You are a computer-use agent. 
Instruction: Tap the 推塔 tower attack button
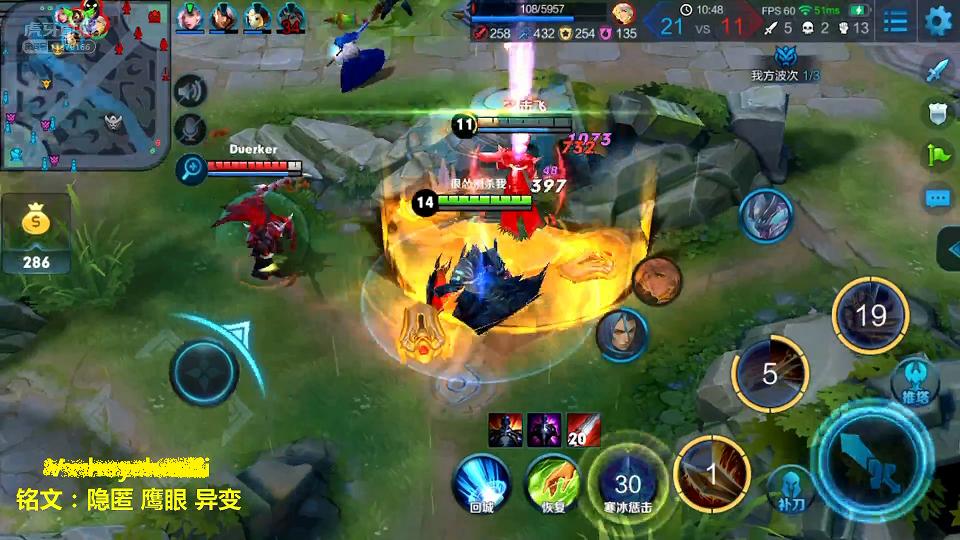pos(914,382)
